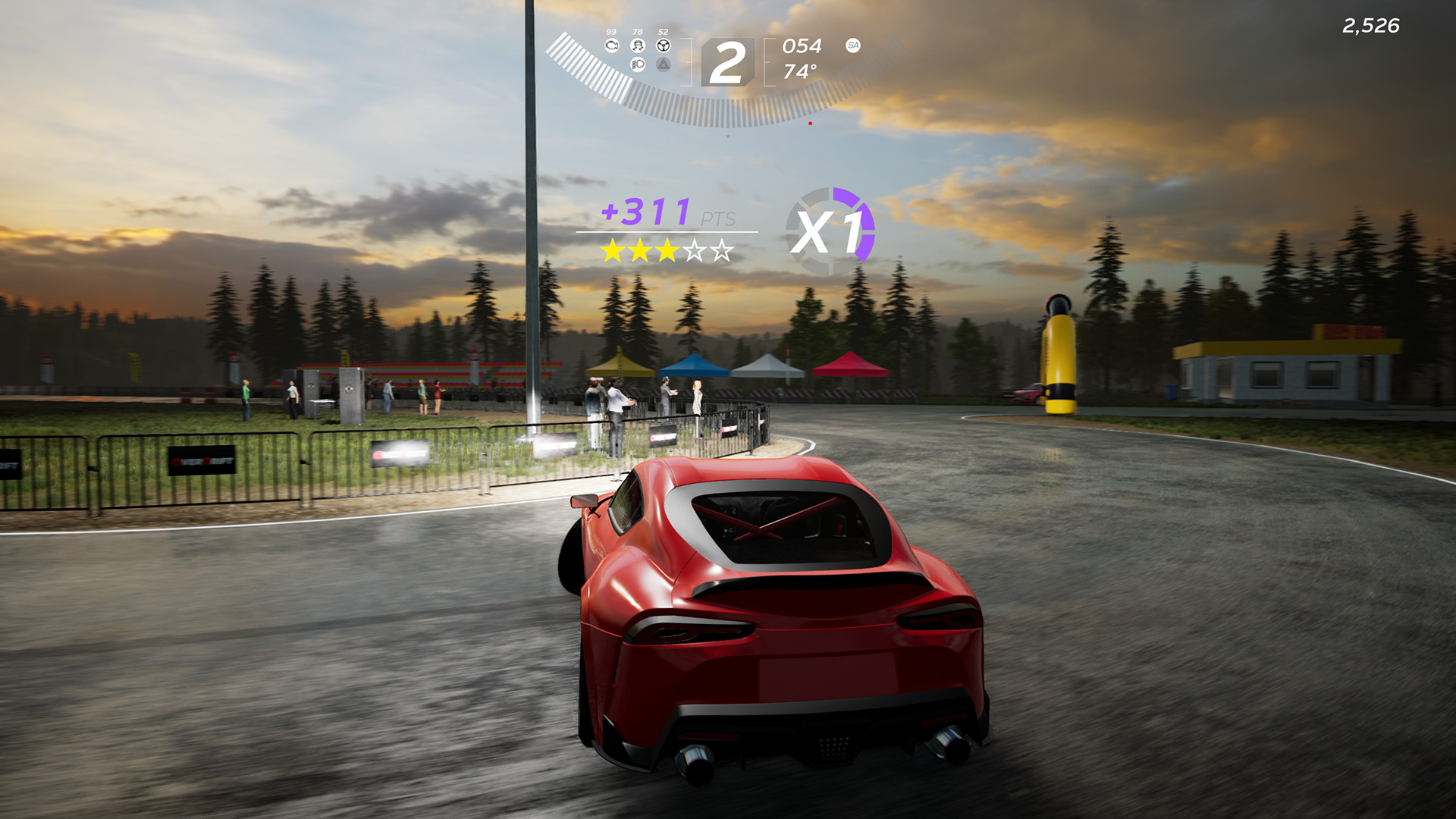Click the third filled yellow star
Viewport: 1456px width, 819px height.
668,249
